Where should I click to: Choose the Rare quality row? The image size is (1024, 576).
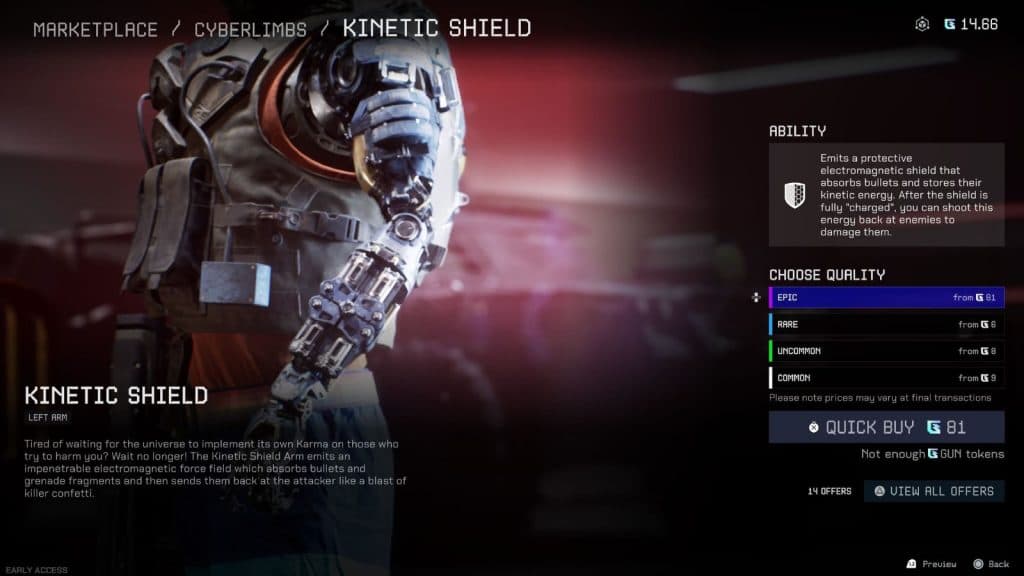coord(886,325)
